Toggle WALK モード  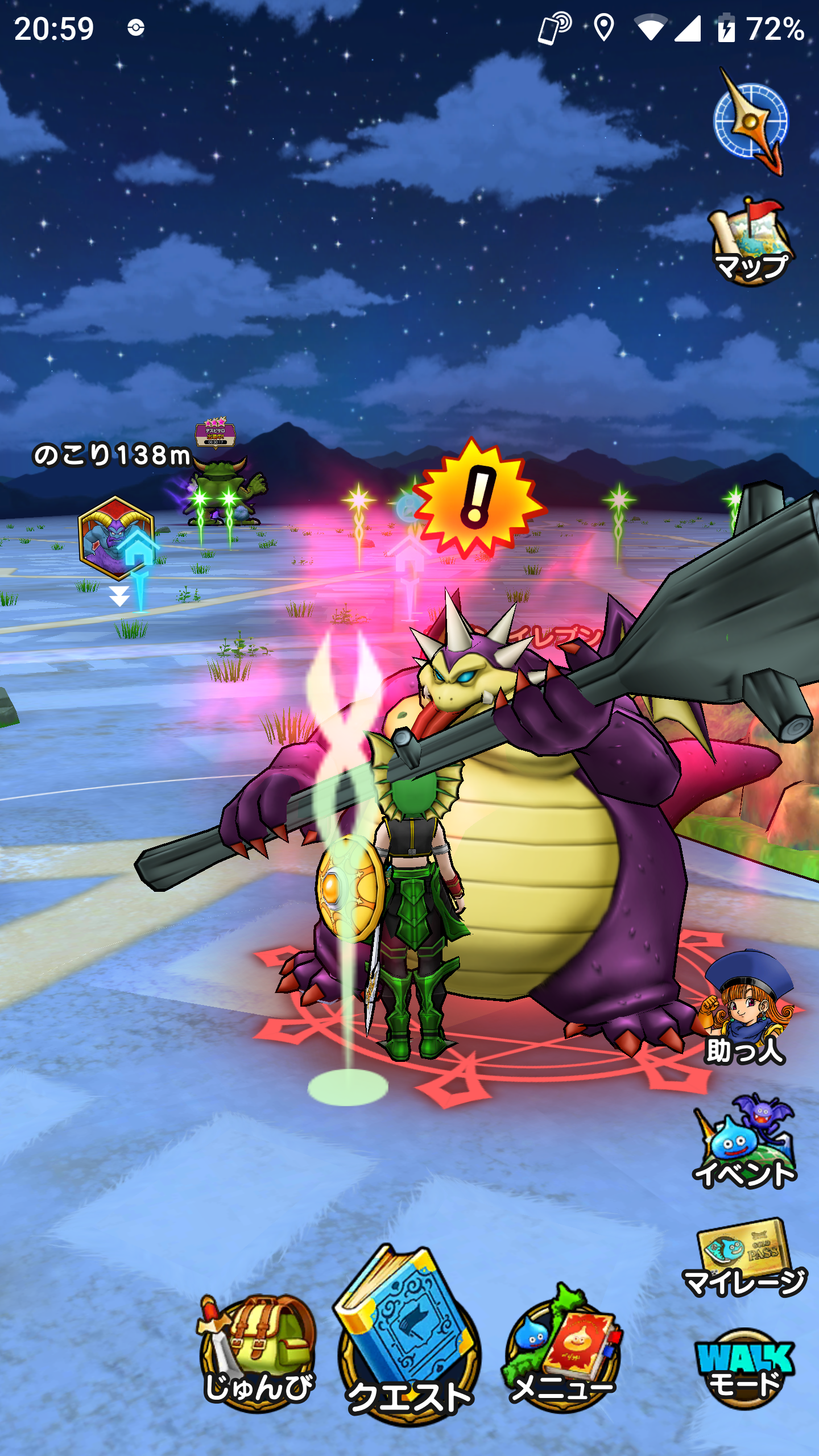745,1368
